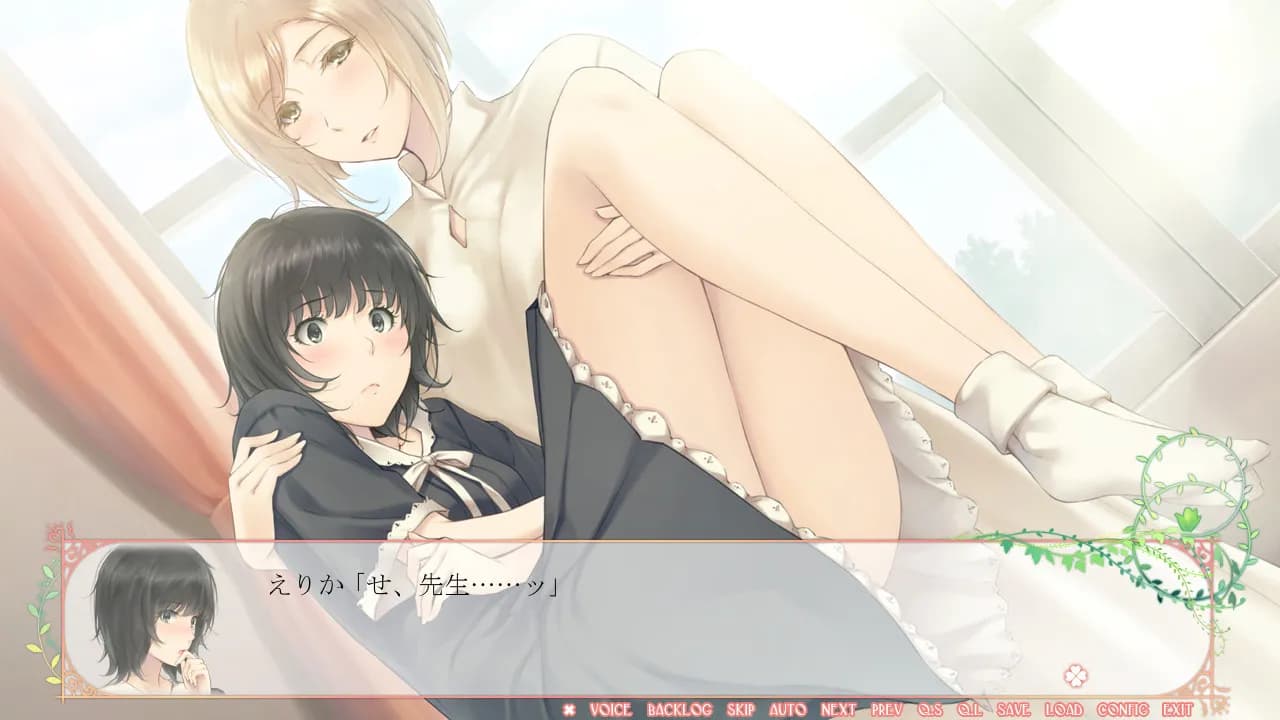Select the Q.L quick load icon
The height and width of the screenshot is (720, 1280).
[969, 708]
